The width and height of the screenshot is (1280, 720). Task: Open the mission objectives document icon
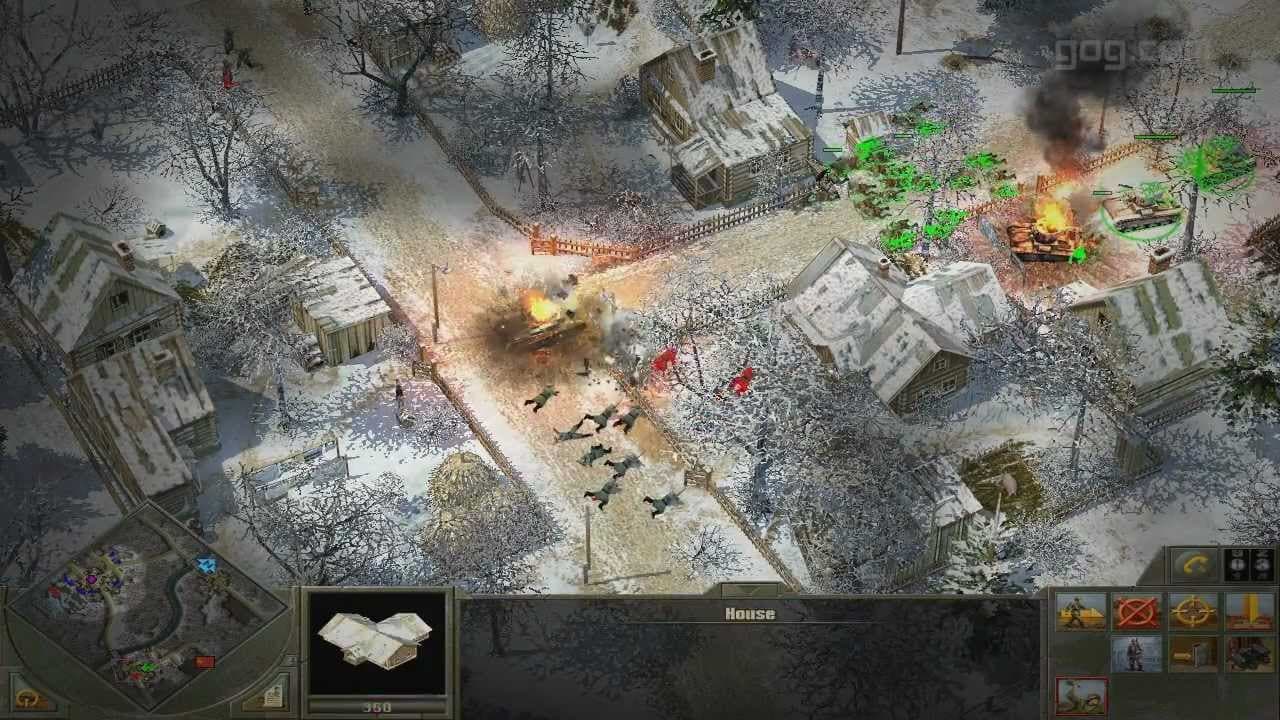275,698
